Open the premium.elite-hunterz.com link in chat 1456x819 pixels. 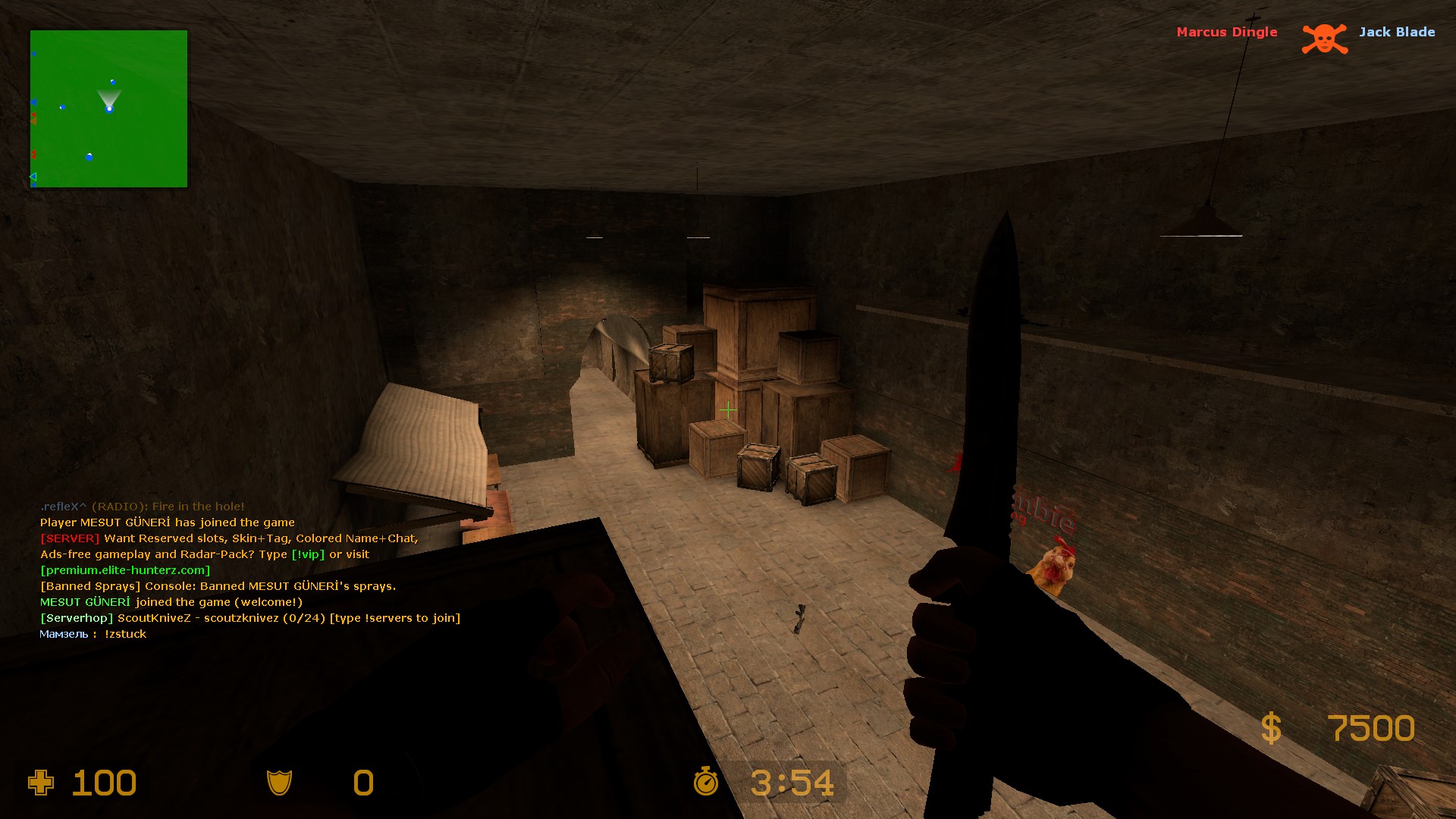125,570
